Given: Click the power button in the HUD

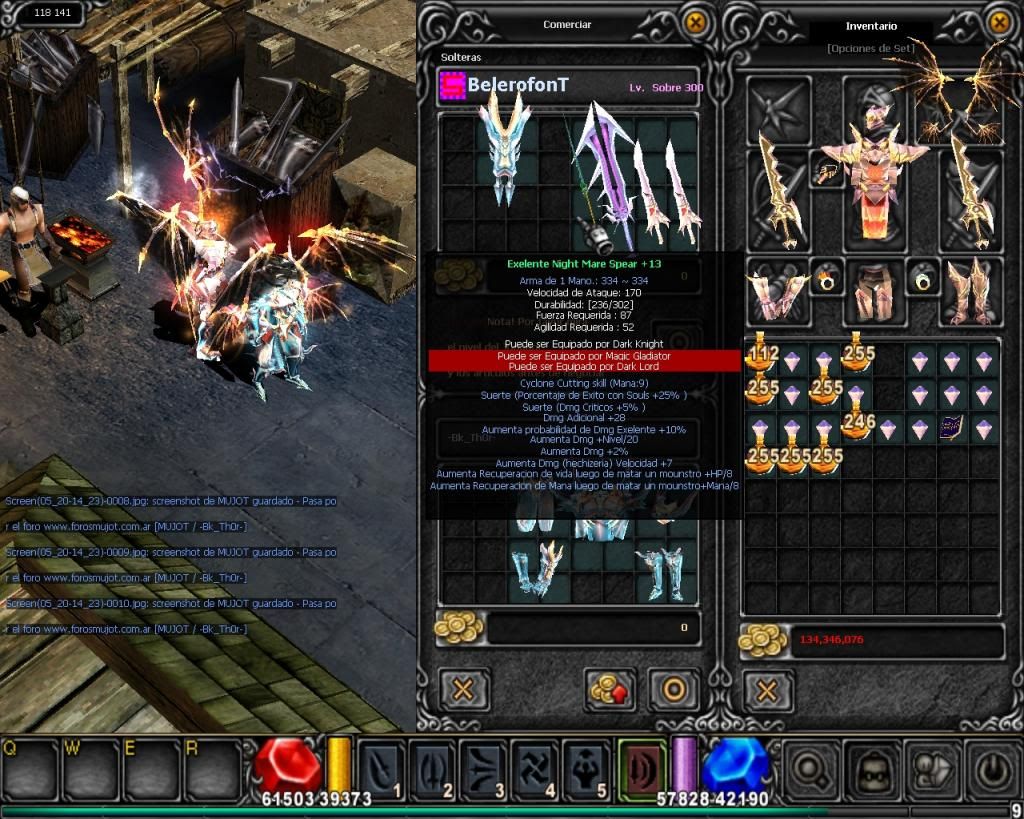Looking at the screenshot, I should click(x=994, y=769).
